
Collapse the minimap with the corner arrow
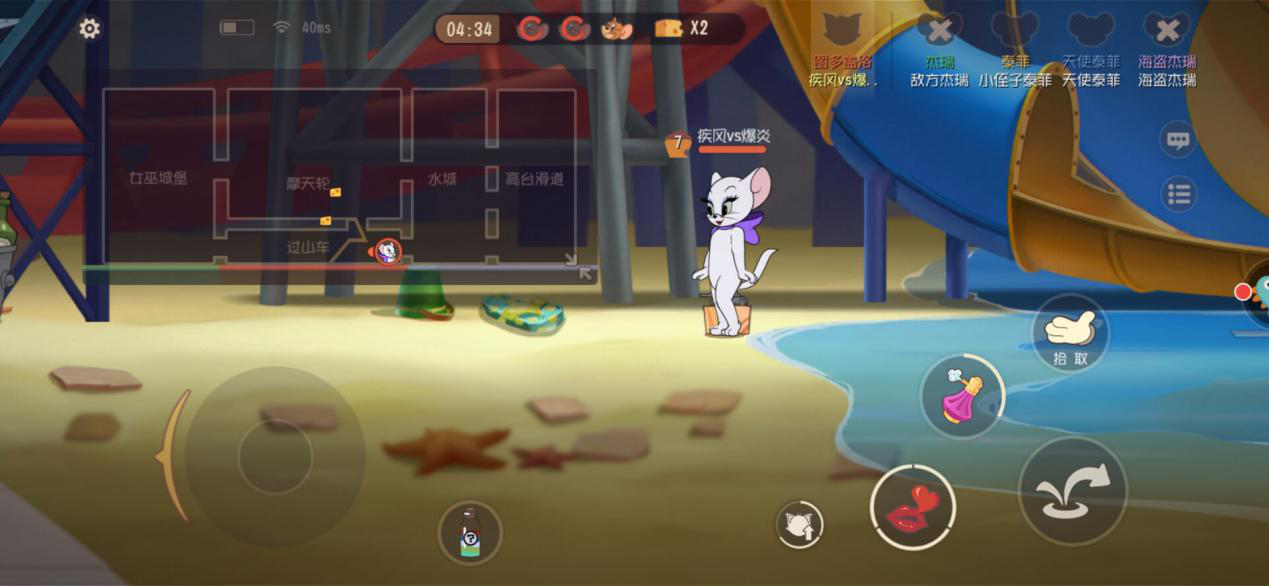pyautogui.click(x=586, y=273)
